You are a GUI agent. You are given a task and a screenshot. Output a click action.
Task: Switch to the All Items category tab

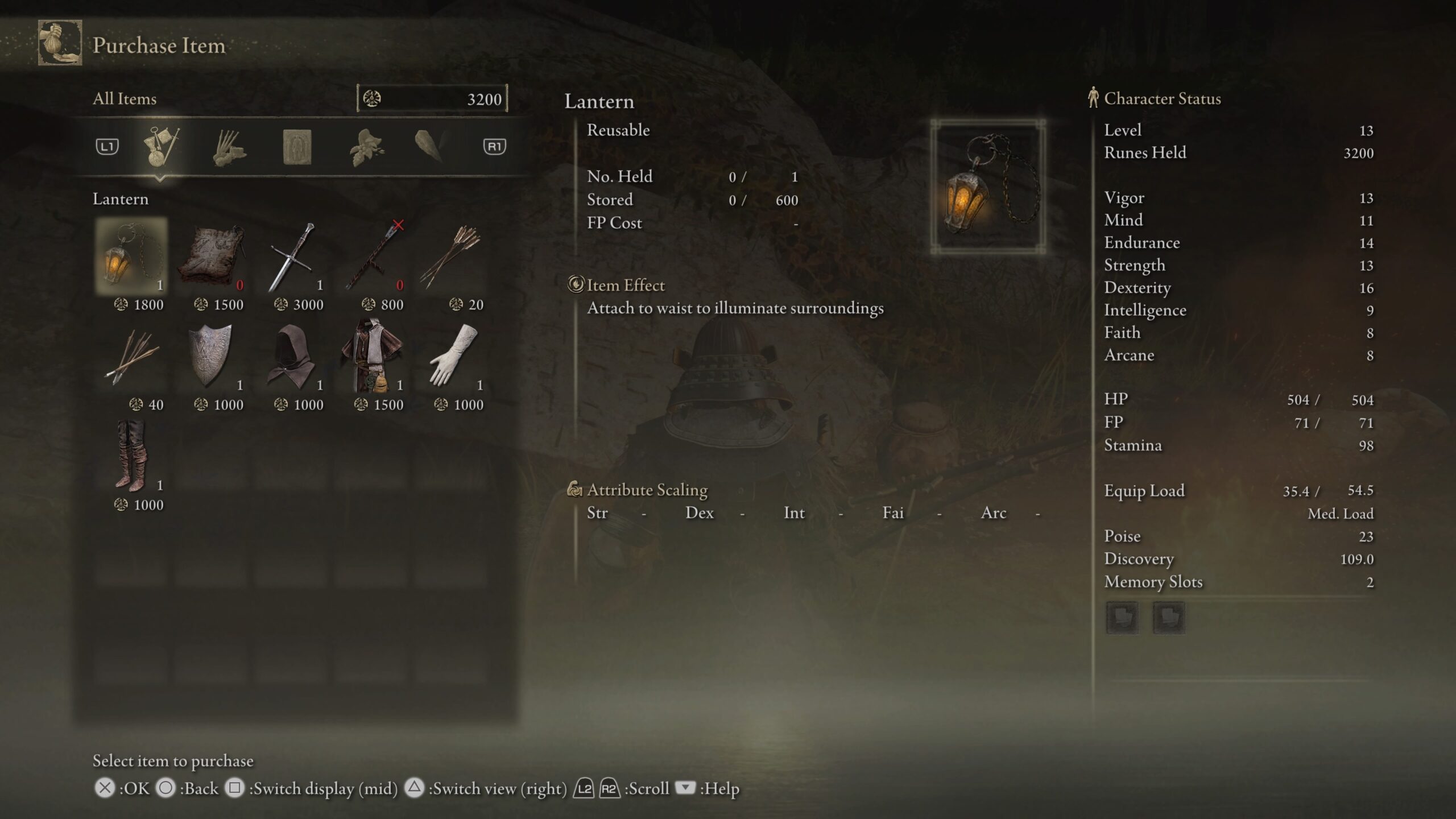161,147
